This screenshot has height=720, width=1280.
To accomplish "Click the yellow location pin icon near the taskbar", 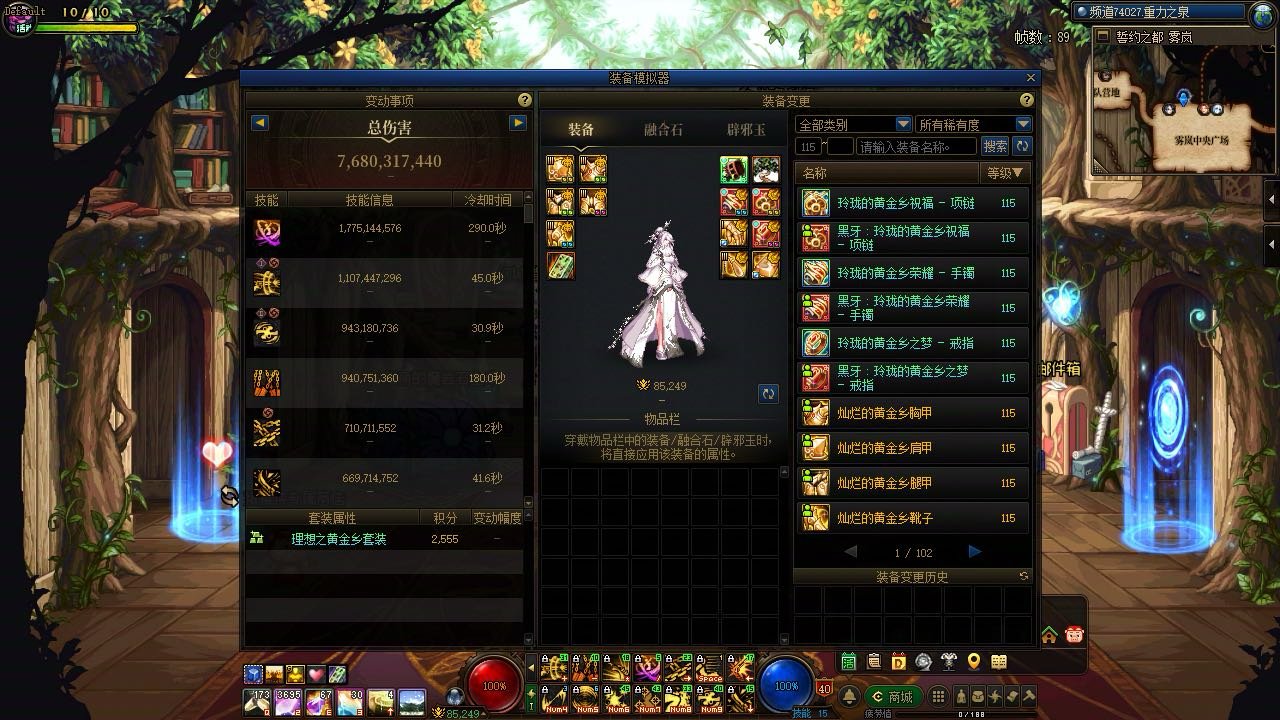I will [973, 661].
